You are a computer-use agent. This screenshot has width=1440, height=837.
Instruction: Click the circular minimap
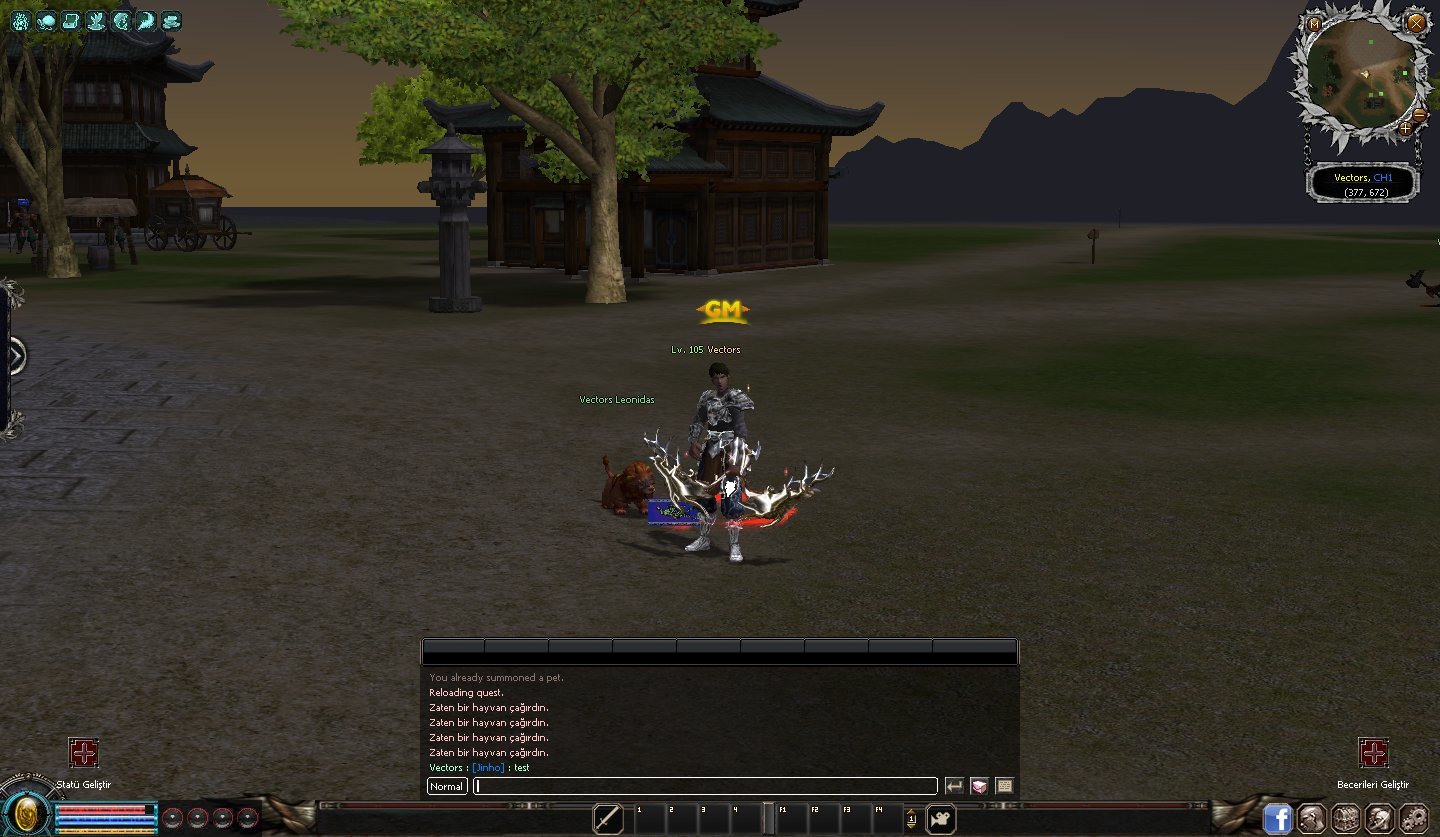(1365, 70)
